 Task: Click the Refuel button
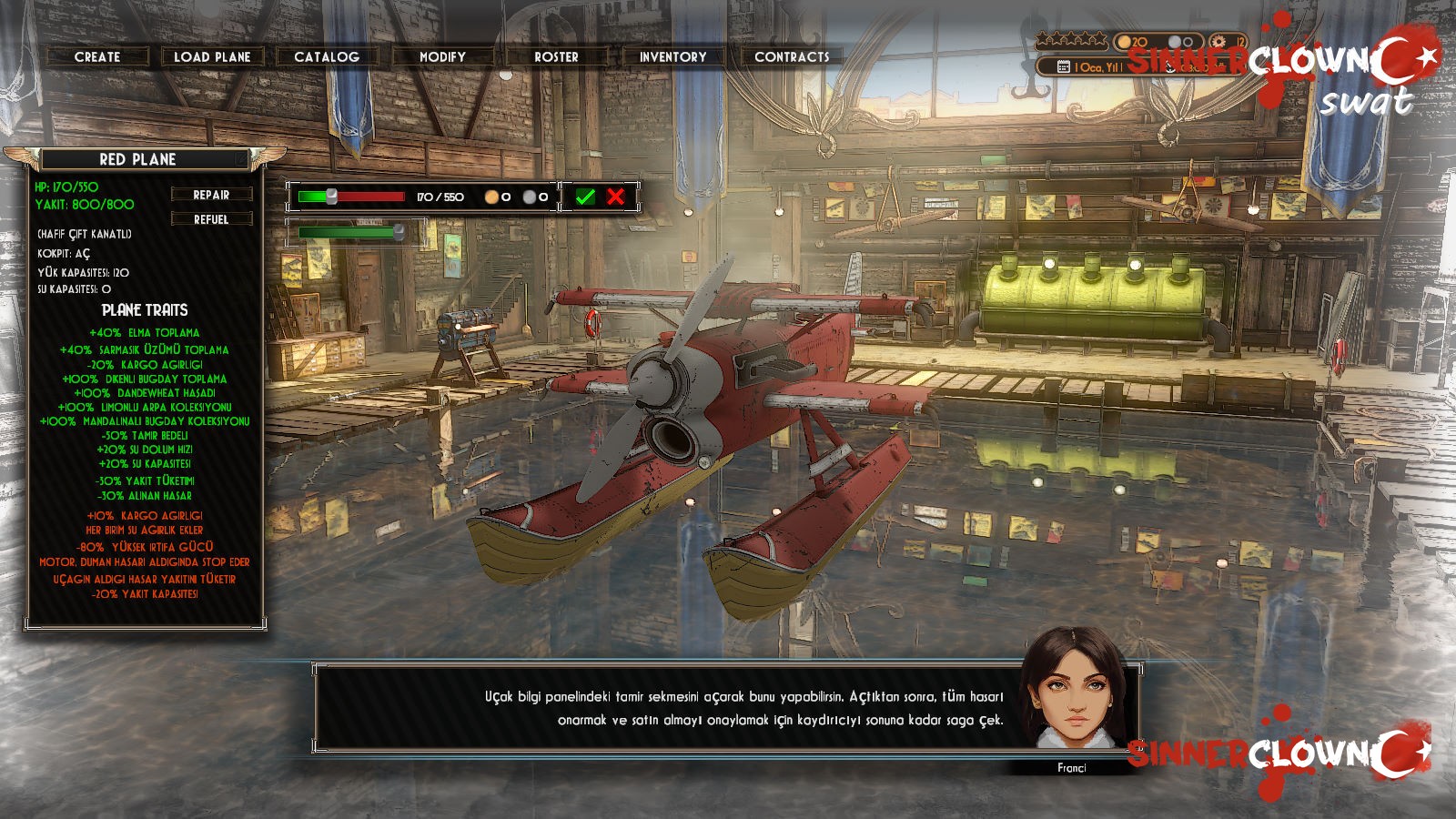click(x=211, y=219)
